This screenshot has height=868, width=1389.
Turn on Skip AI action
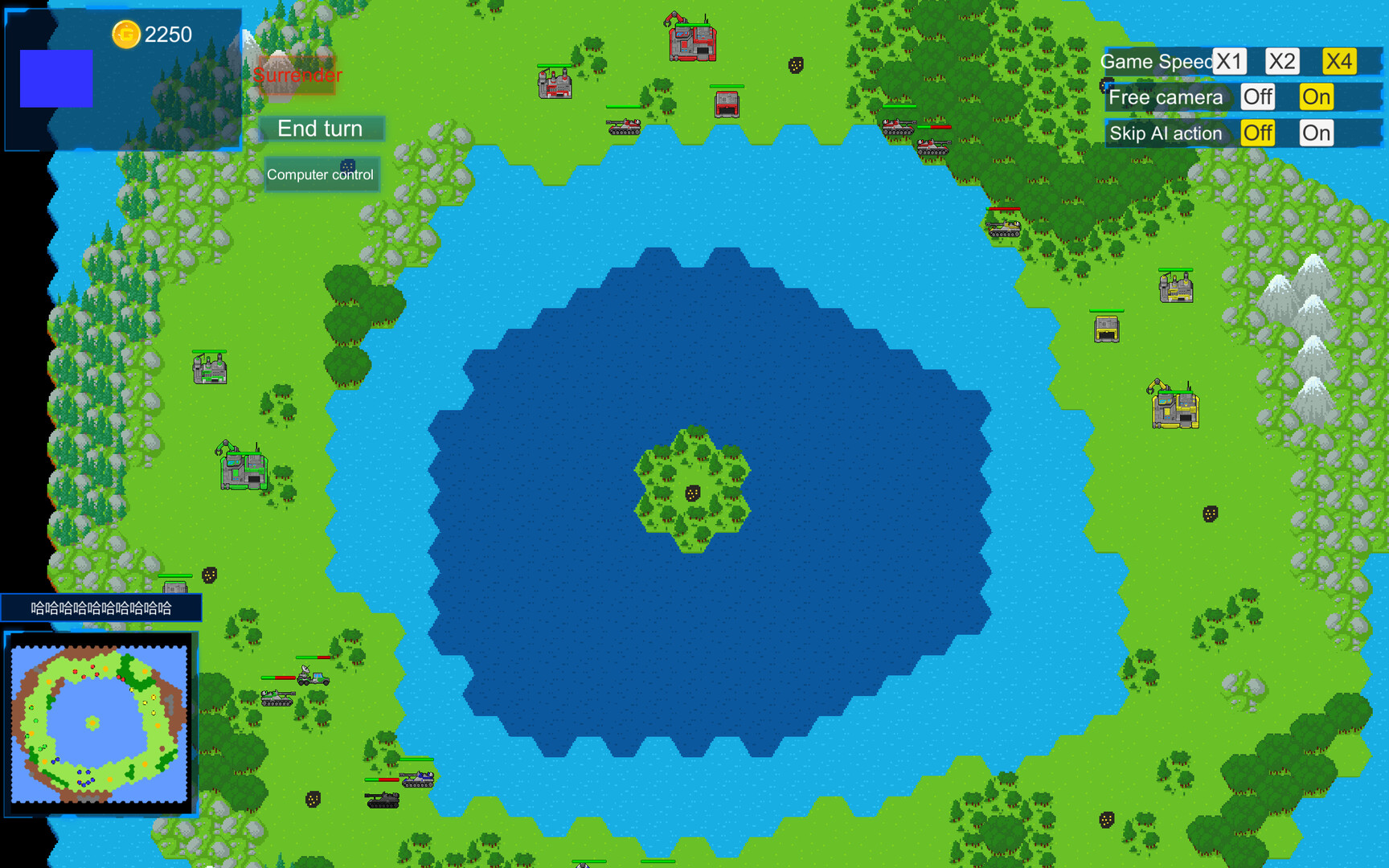tap(1316, 133)
